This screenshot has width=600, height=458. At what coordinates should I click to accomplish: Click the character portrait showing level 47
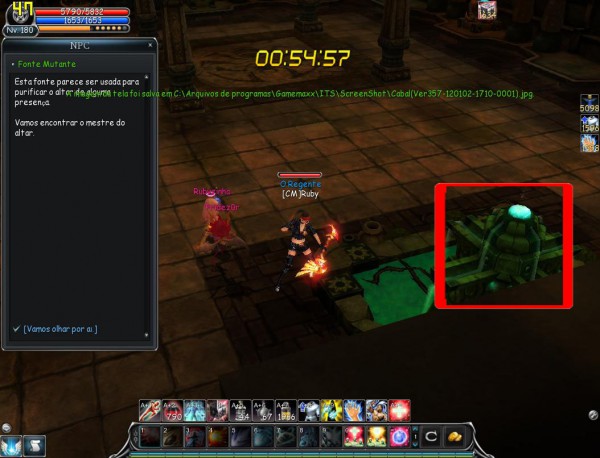(19, 14)
